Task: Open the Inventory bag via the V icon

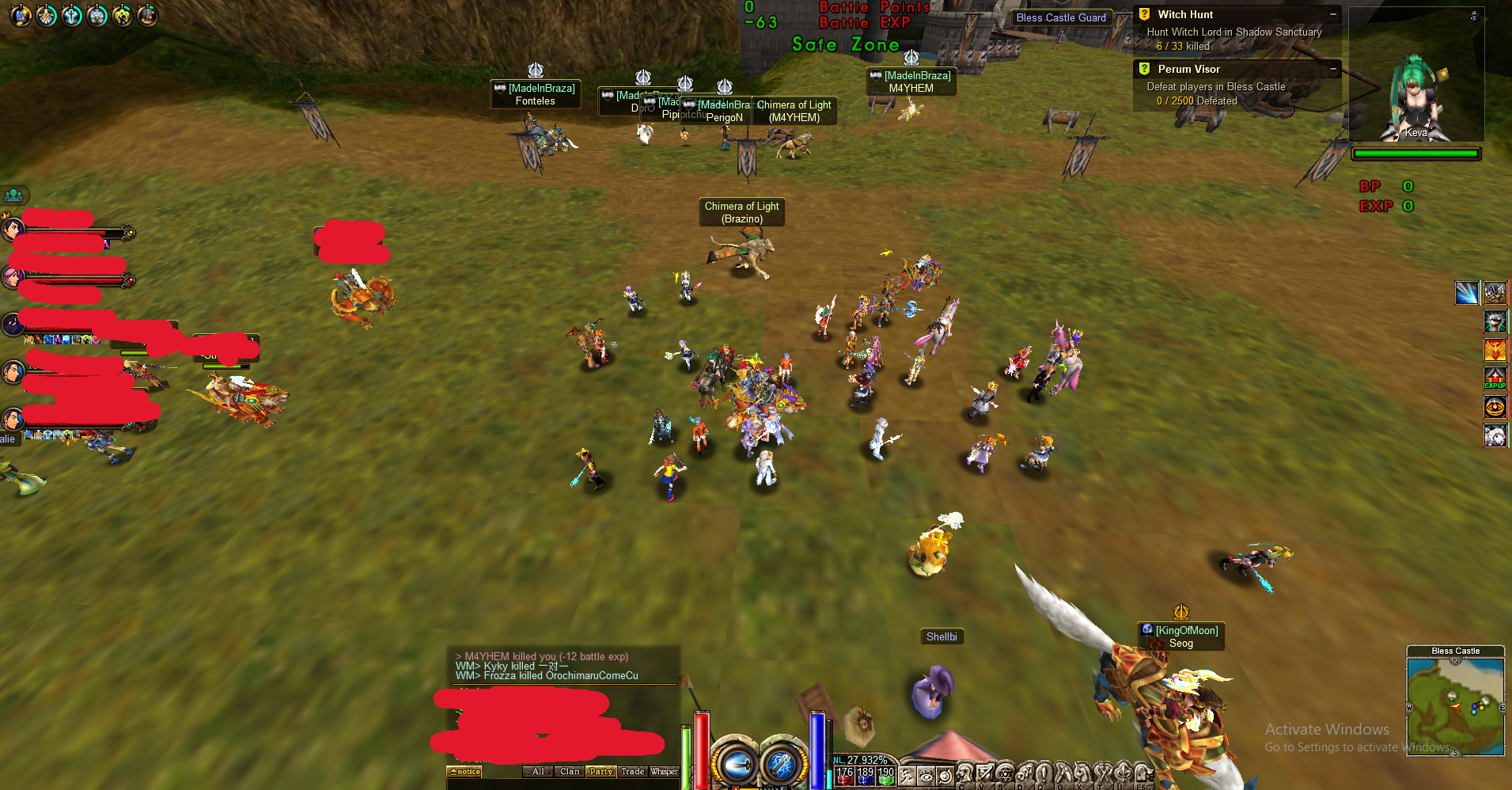Action: pos(982,773)
